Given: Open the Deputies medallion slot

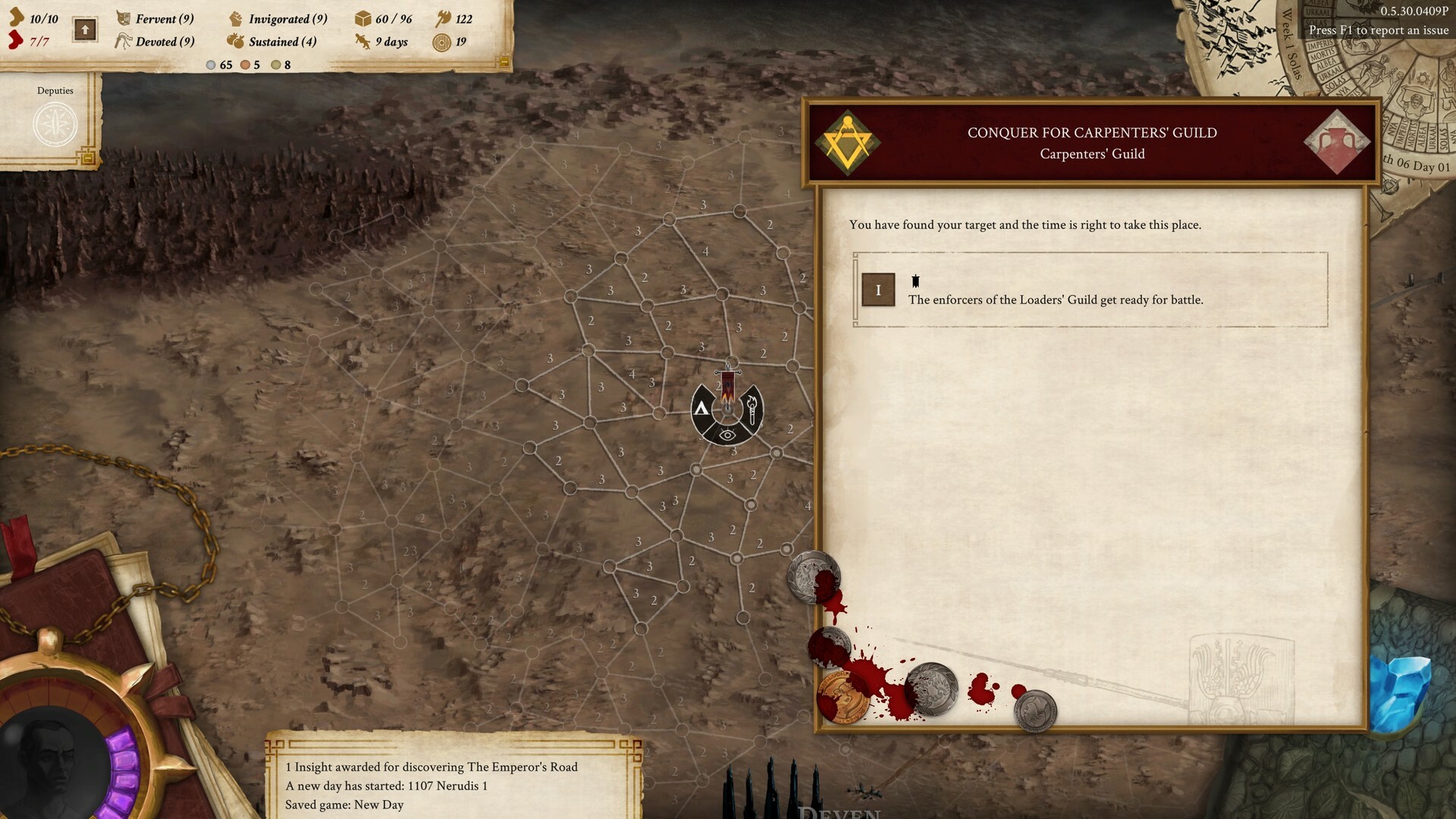Looking at the screenshot, I should [x=54, y=125].
